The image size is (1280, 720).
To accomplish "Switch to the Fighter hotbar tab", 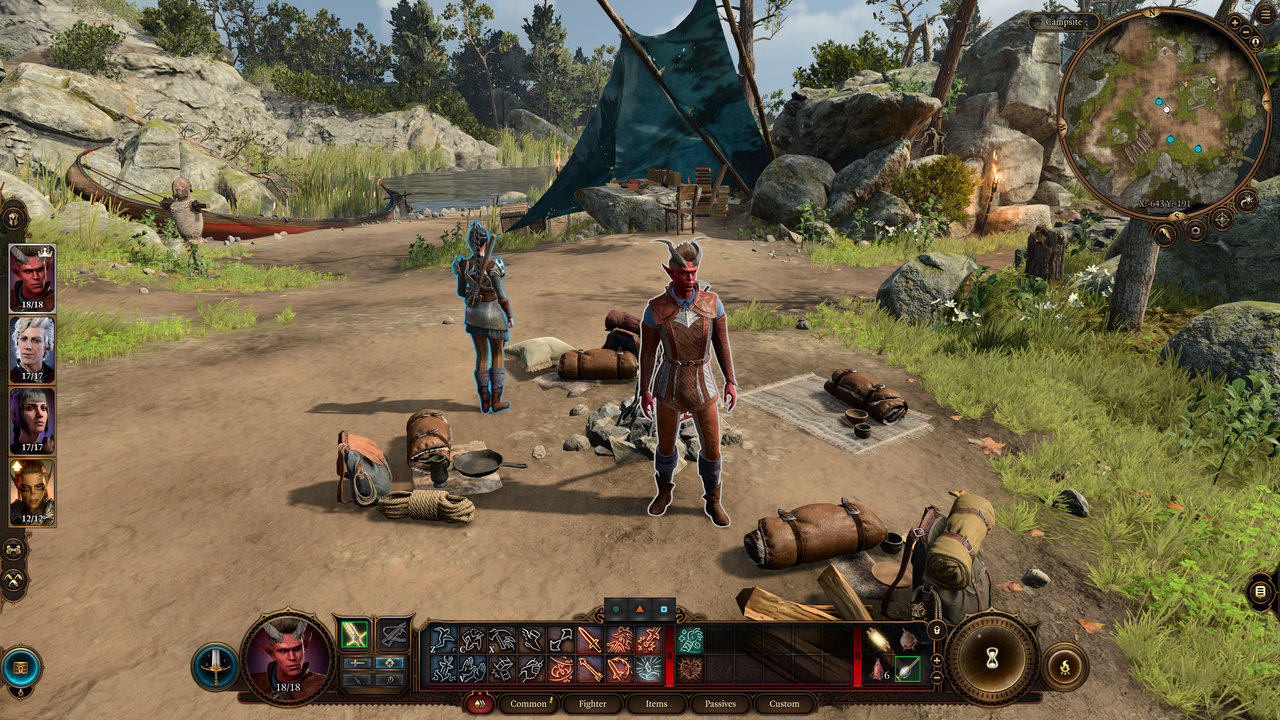I will click(x=593, y=703).
